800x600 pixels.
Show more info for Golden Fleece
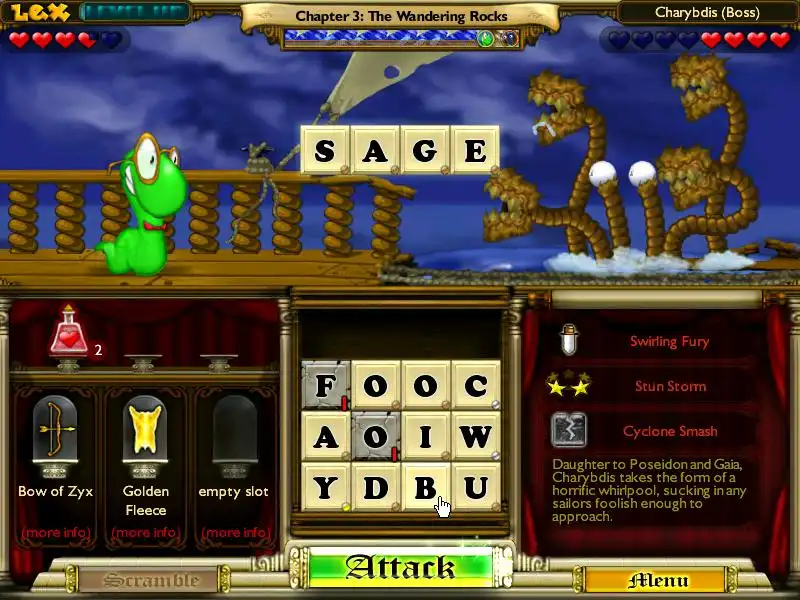click(146, 532)
